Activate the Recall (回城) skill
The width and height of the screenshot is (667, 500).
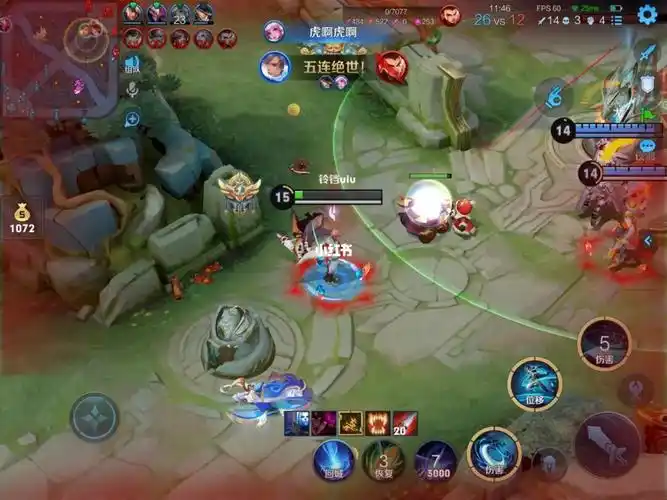332,459
